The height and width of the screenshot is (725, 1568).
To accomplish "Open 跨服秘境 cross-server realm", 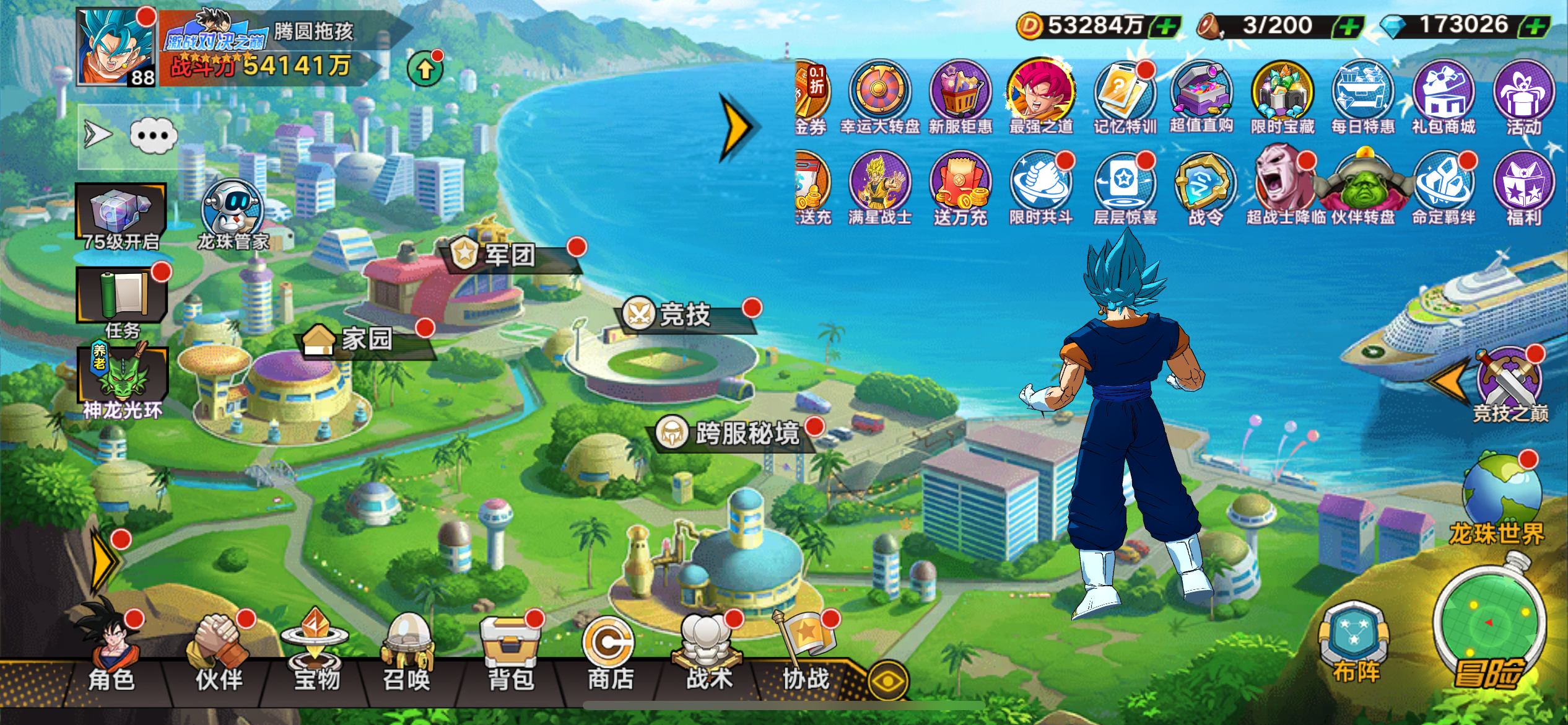I will click(x=746, y=433).
